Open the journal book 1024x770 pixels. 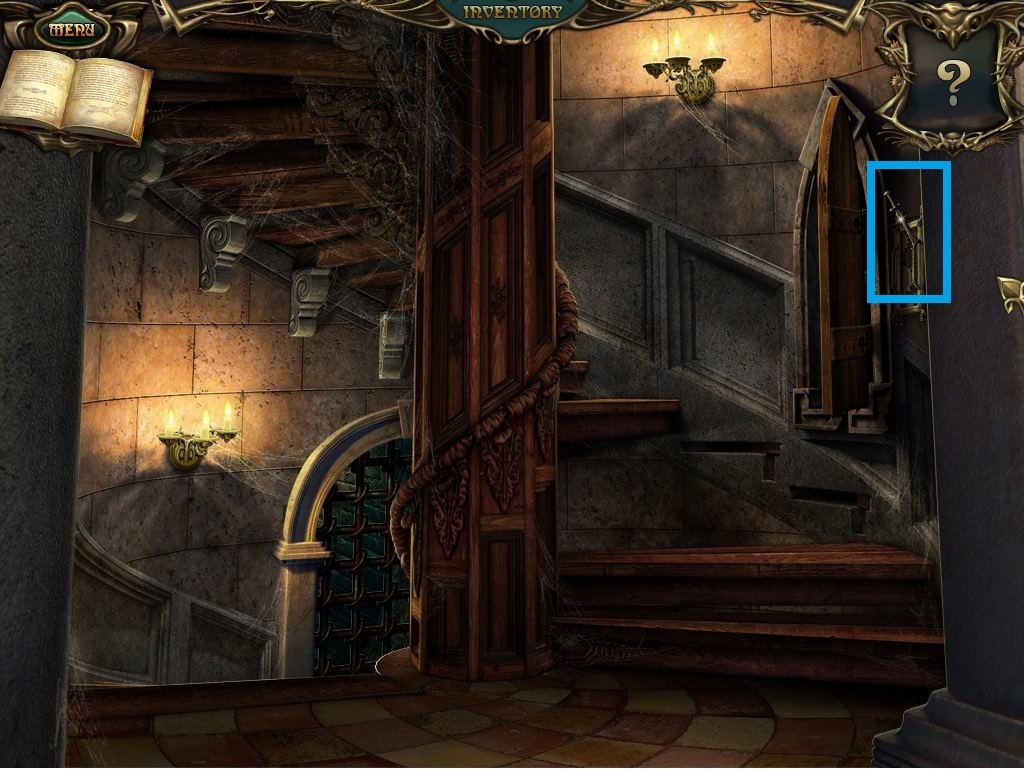tap(75, 97)
